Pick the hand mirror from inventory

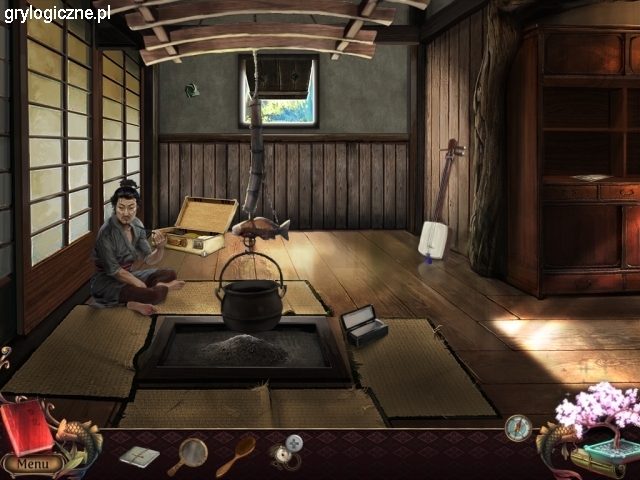[188, 455]
